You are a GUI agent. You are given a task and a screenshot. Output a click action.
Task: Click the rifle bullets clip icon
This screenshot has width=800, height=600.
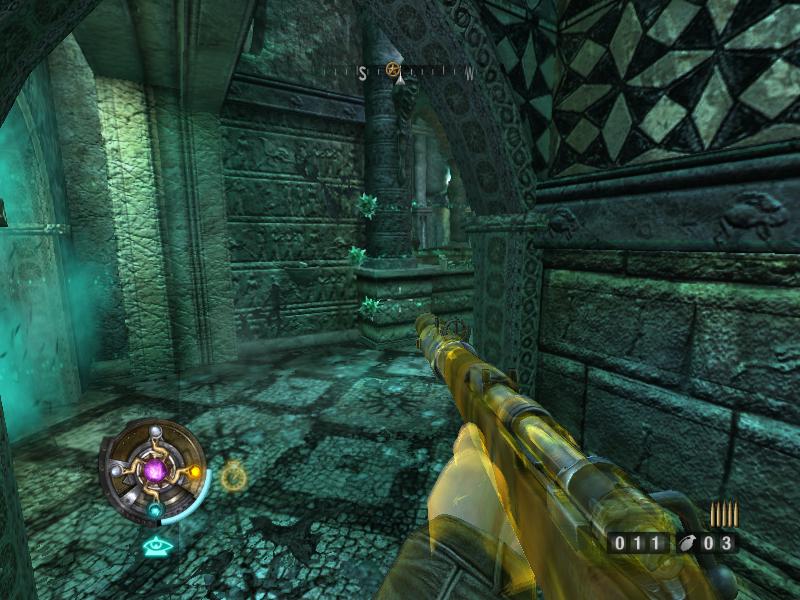point(723,514)
